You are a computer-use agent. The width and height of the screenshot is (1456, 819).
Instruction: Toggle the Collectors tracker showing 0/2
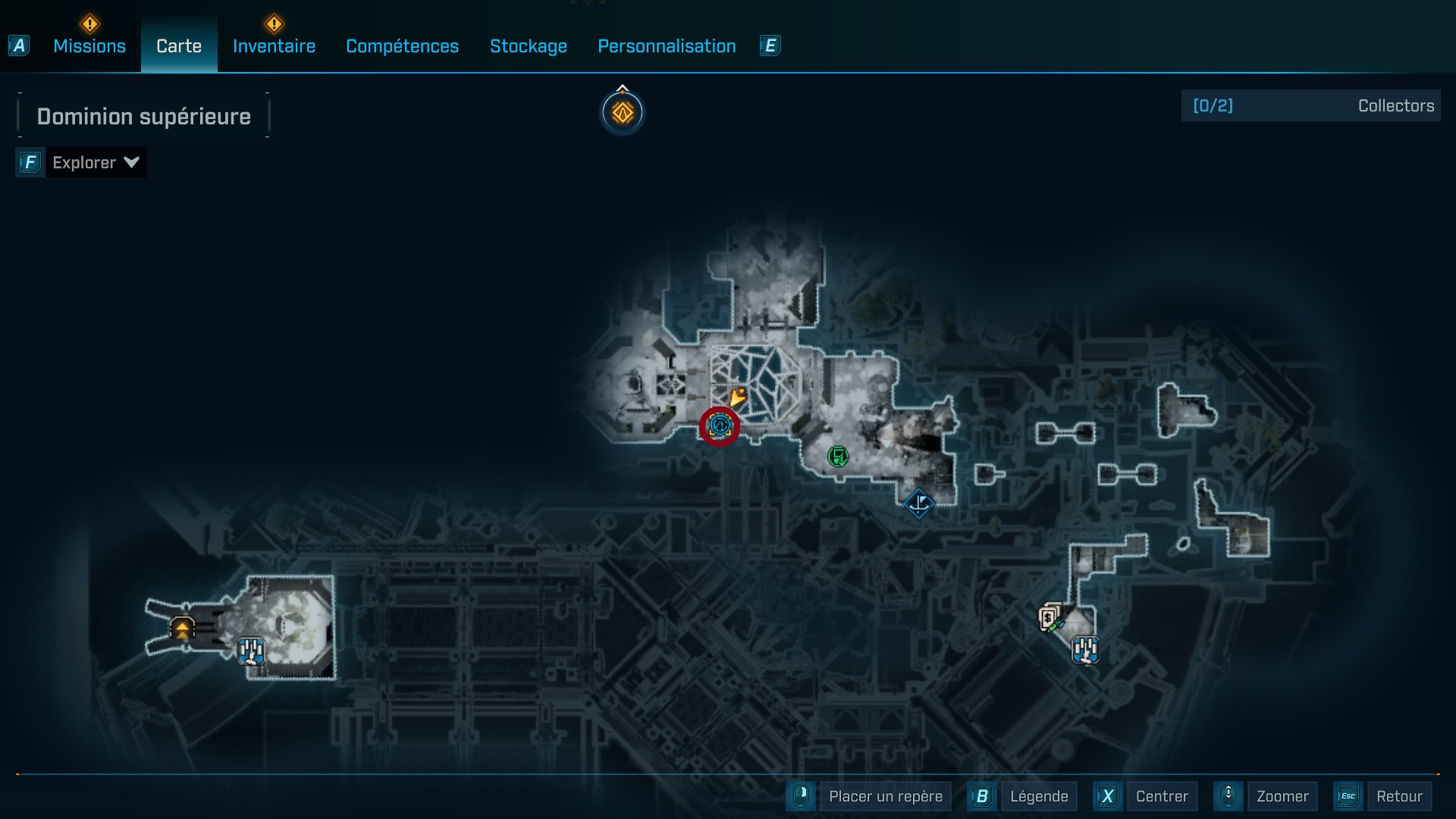click(x=1310, y=105)
